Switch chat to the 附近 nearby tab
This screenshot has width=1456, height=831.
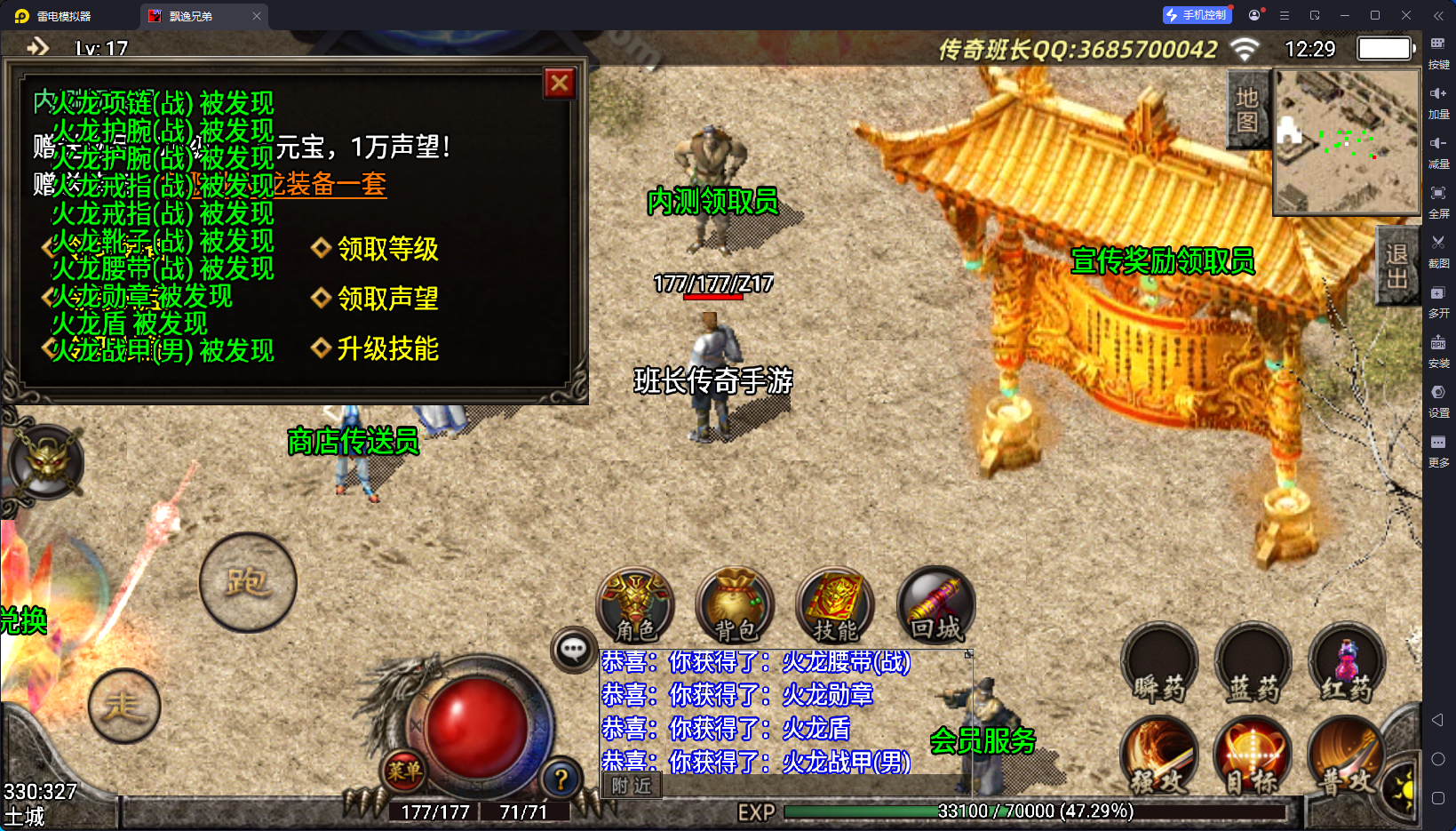pyautogui.click(x=632, y=786)
